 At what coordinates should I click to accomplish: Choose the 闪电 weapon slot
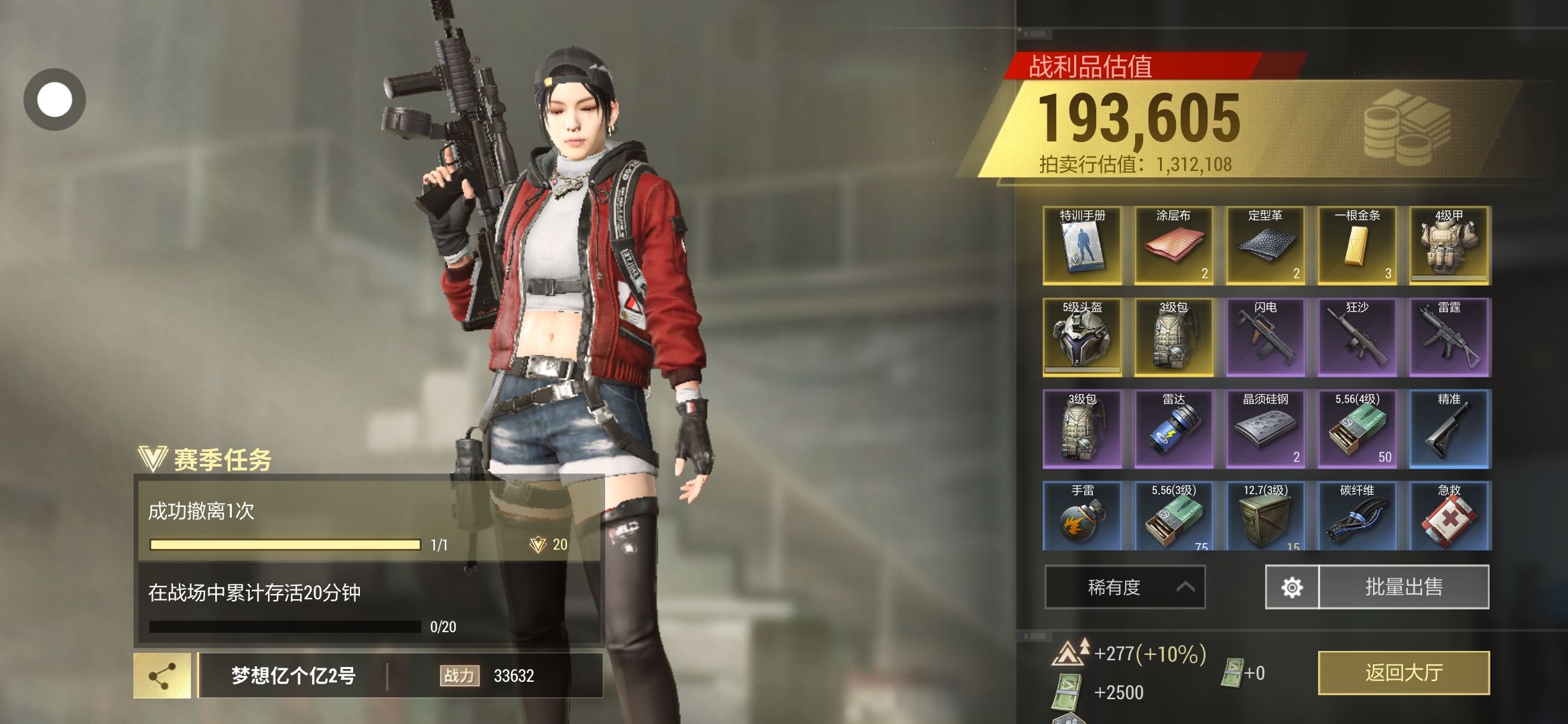pyautogui.click(x=1266, y=337)
